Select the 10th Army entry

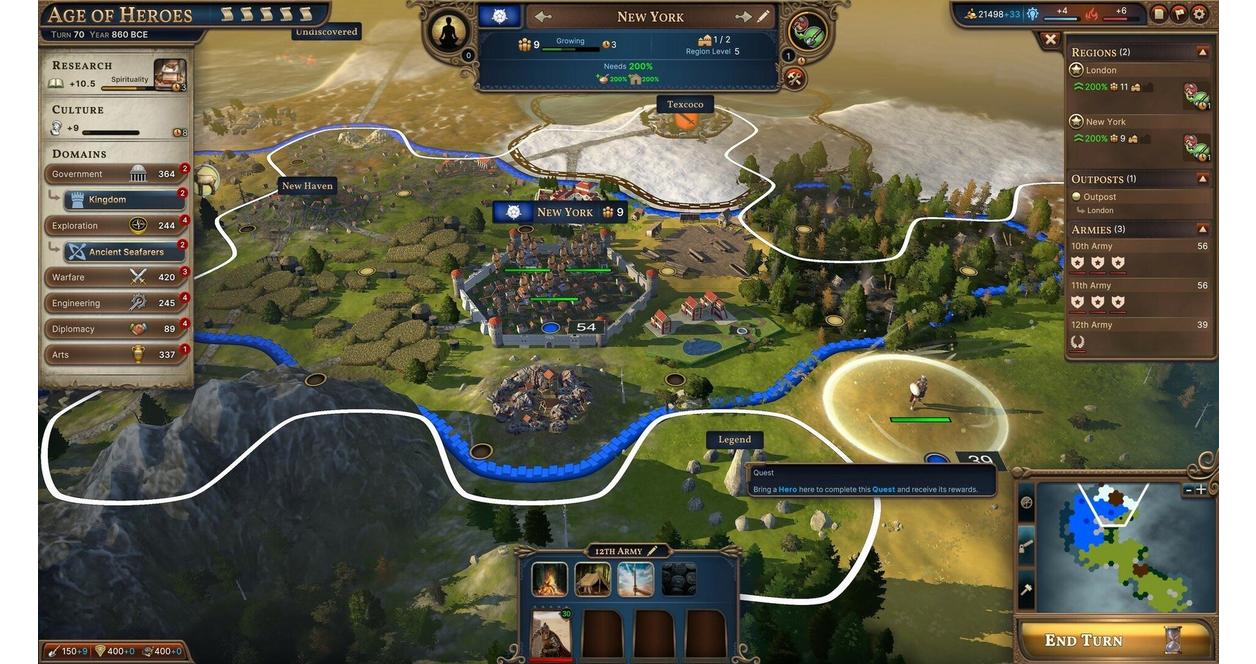[1092, 246]
